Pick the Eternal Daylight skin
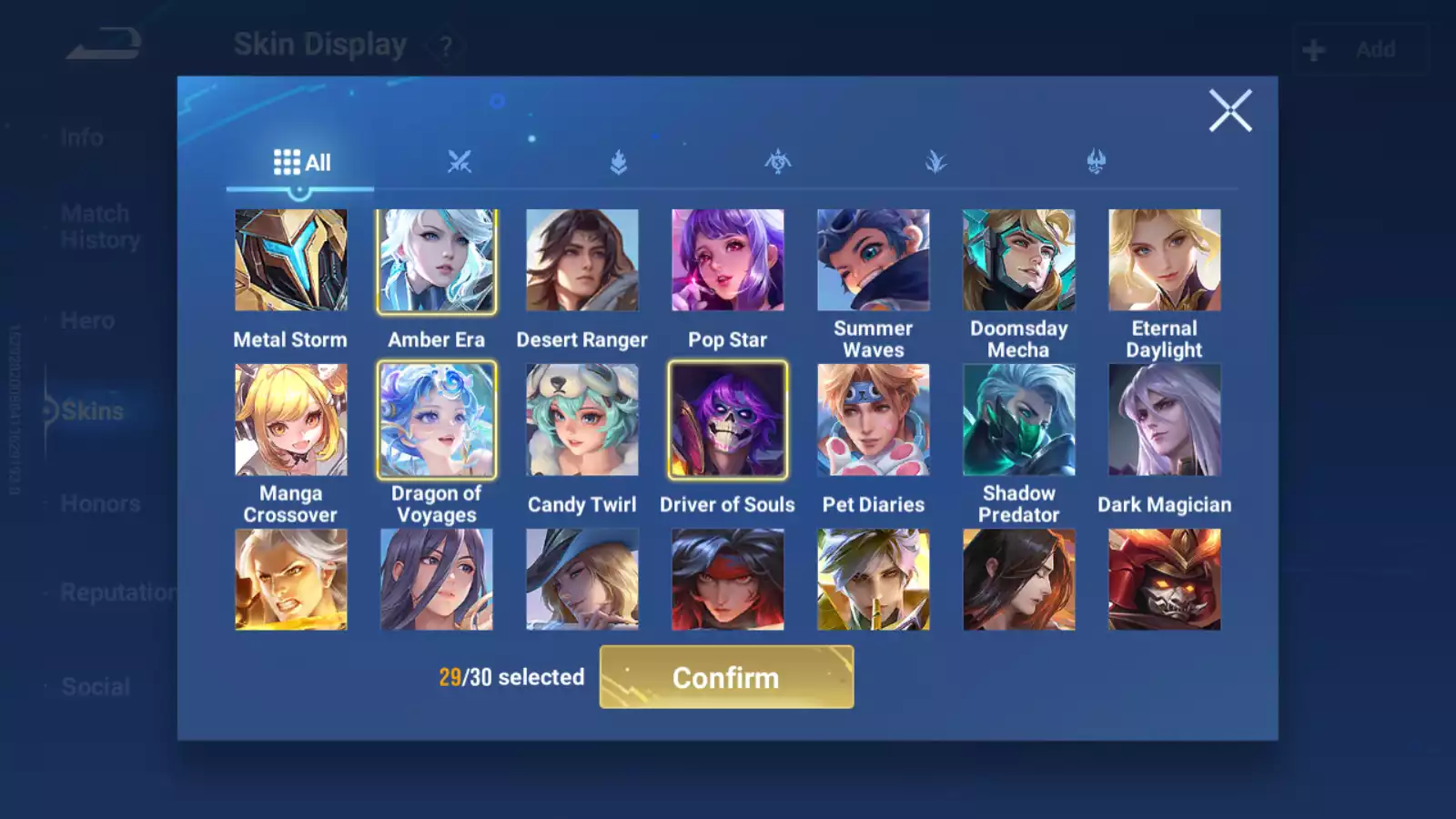This screenshot has height=819, width=1456. [1164, 261]
